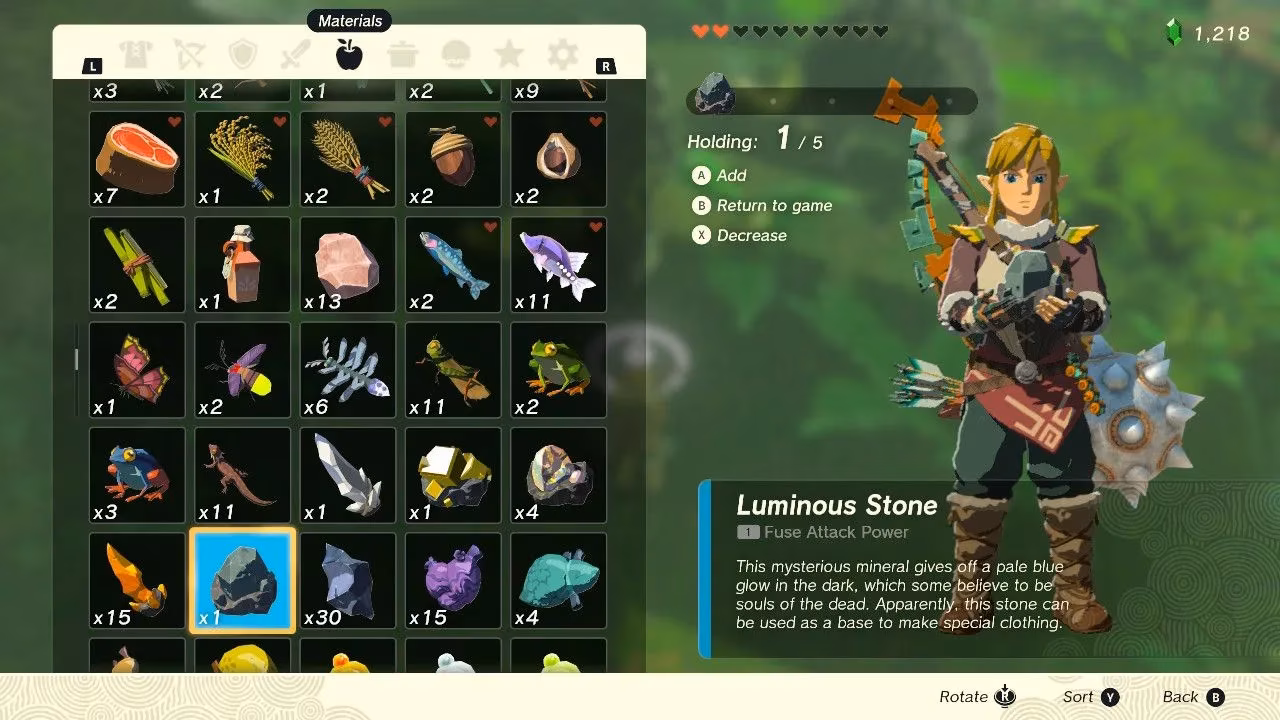Choose the grasshopper slot
This screenshot has width=1280, height=720.
(453, 370)
